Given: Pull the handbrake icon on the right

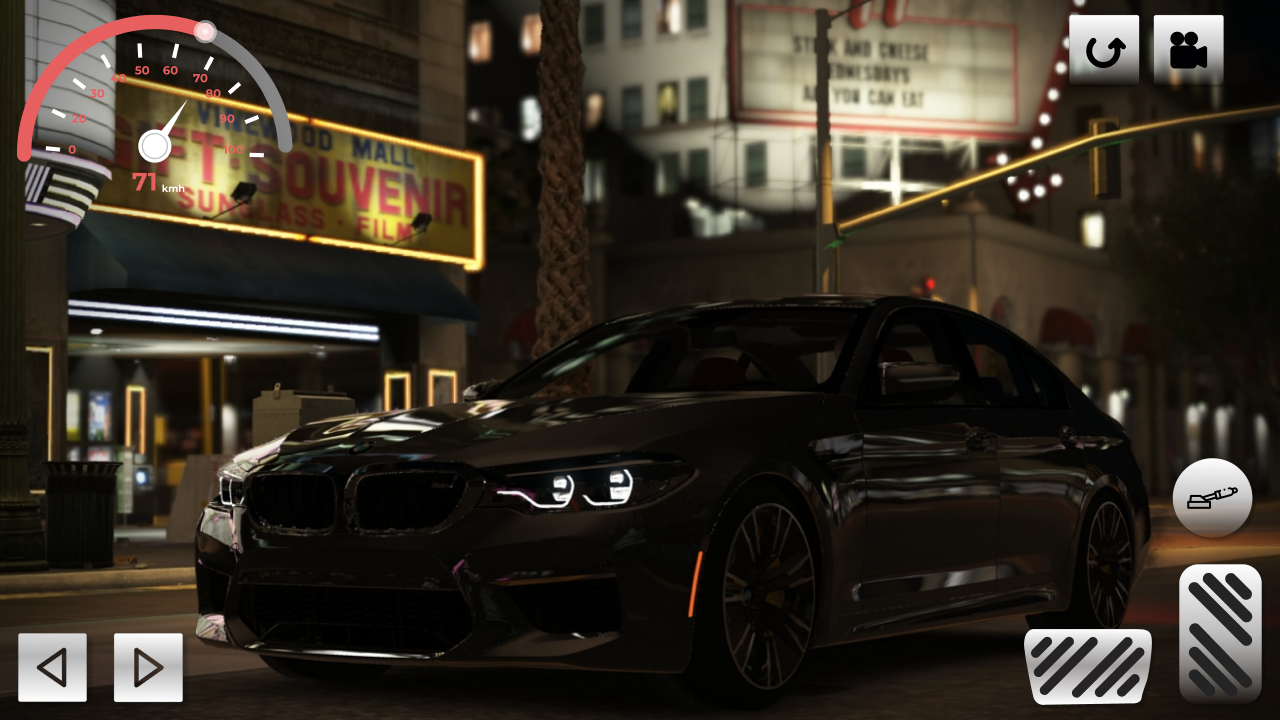Looking at the screenshot, I should point(1213,497).
